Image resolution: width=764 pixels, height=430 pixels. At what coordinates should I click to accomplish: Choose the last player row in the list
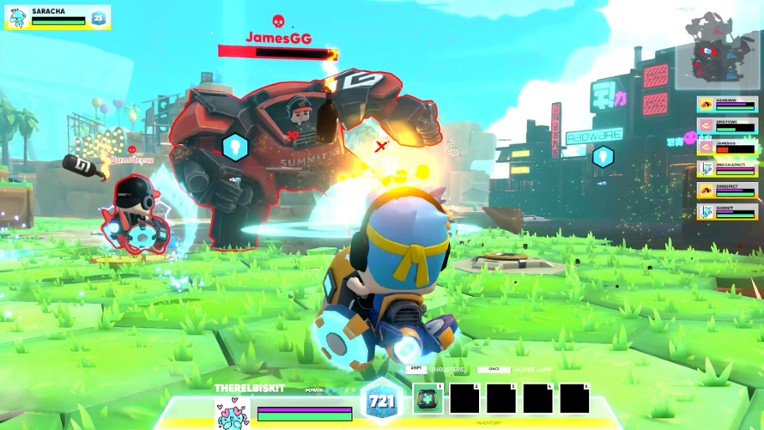(x=727, y=212)
